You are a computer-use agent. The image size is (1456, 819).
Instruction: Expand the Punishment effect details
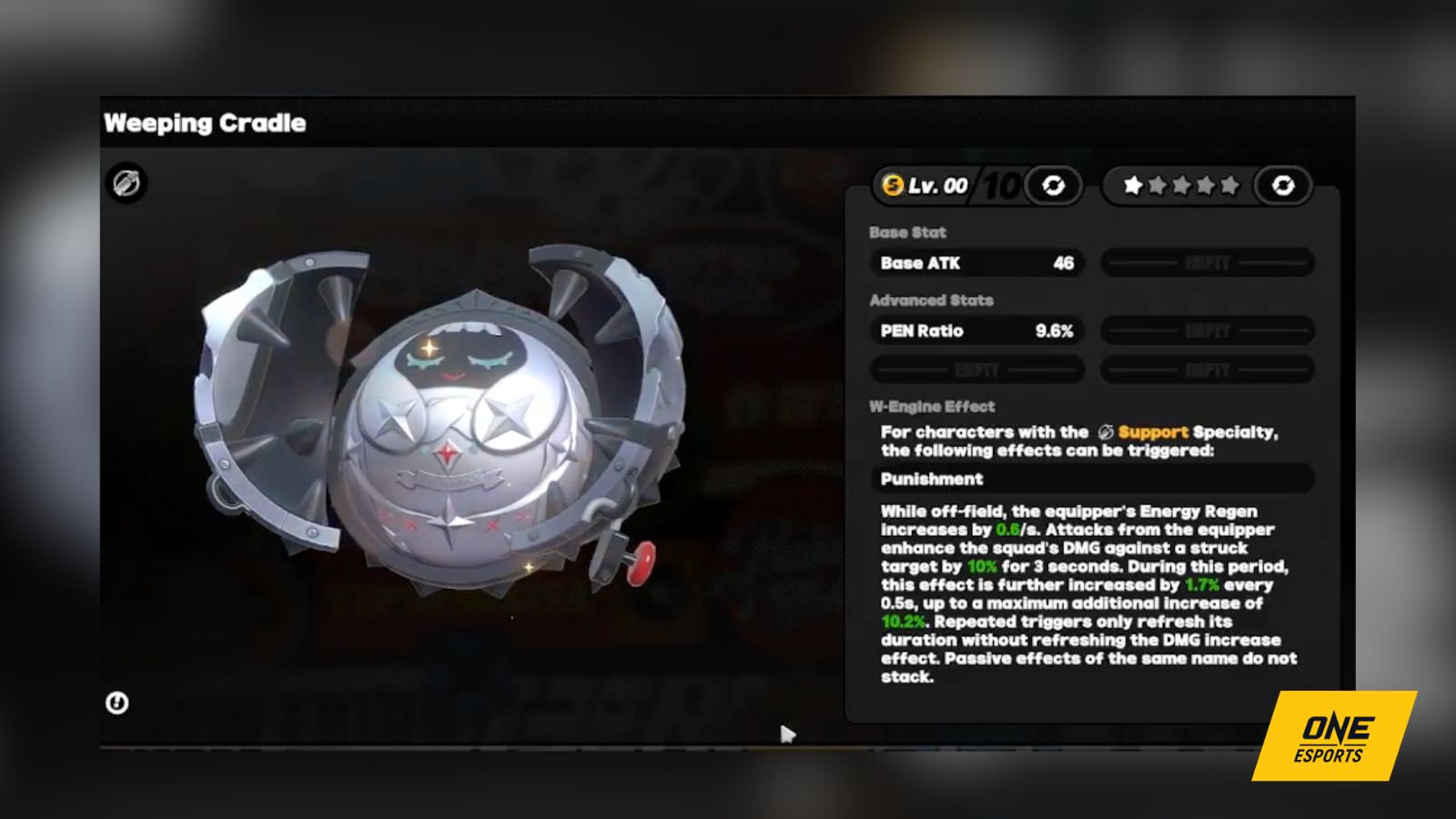[1090, 479]
